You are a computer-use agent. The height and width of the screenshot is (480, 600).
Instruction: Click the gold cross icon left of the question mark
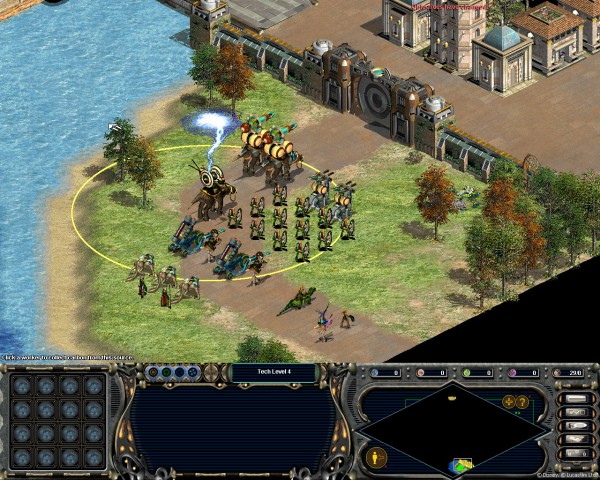pos(510,402)
